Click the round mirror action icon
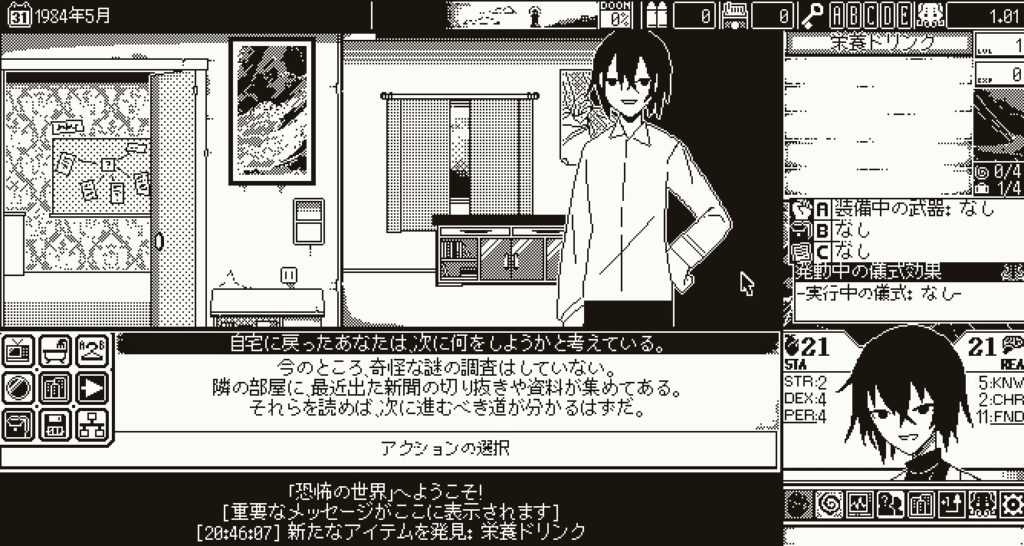The image size is (1024, 546). (x=20, y=387)
